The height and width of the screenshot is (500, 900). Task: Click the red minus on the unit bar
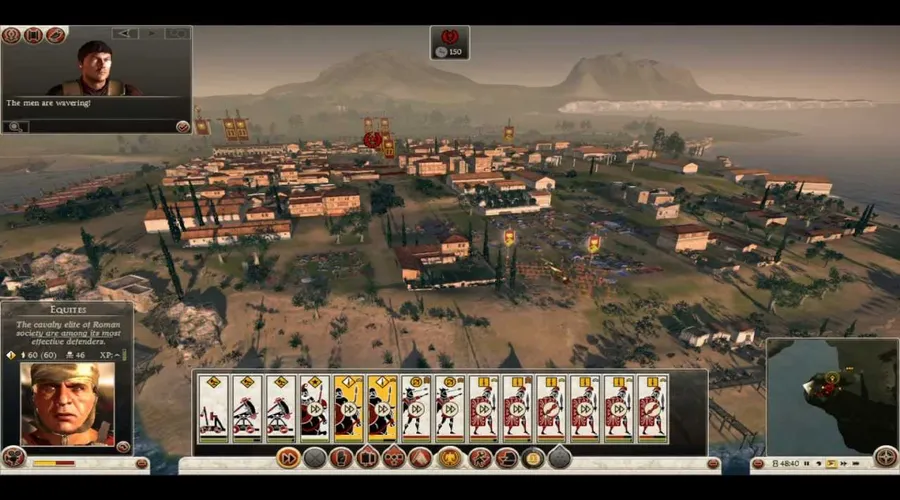coord(713,464)
